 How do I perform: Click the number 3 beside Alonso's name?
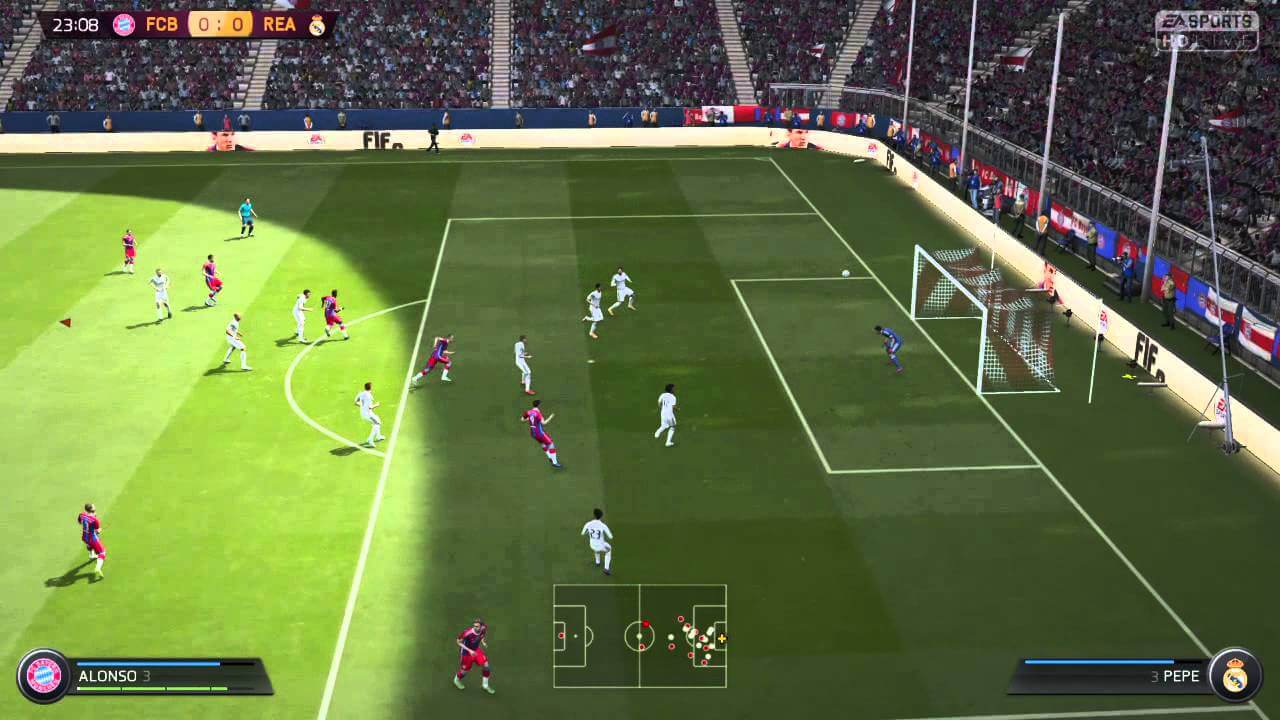pyautogui.click(x=148, y=676)
